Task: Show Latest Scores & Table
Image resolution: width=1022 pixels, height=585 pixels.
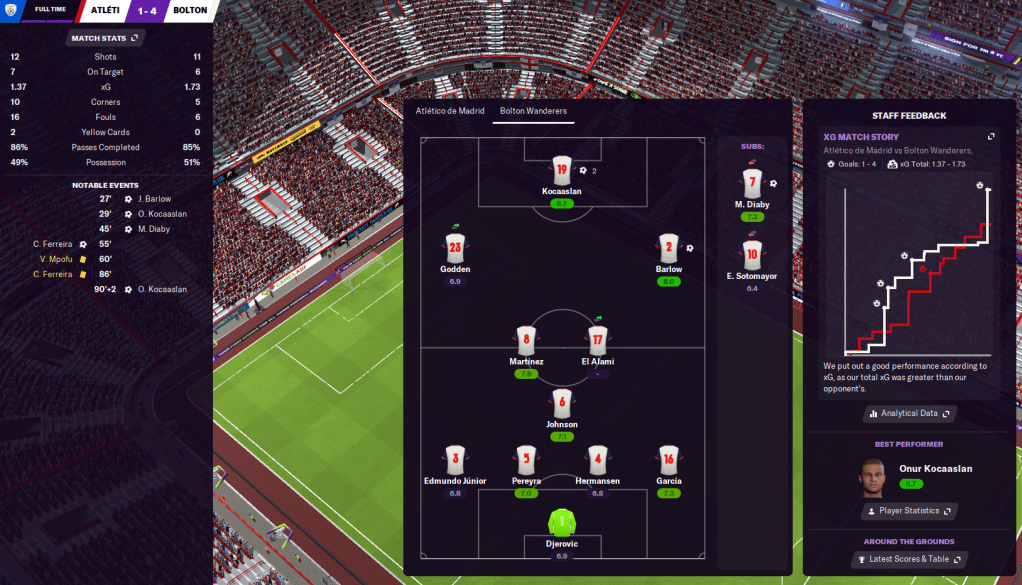Action: (909, 559)
